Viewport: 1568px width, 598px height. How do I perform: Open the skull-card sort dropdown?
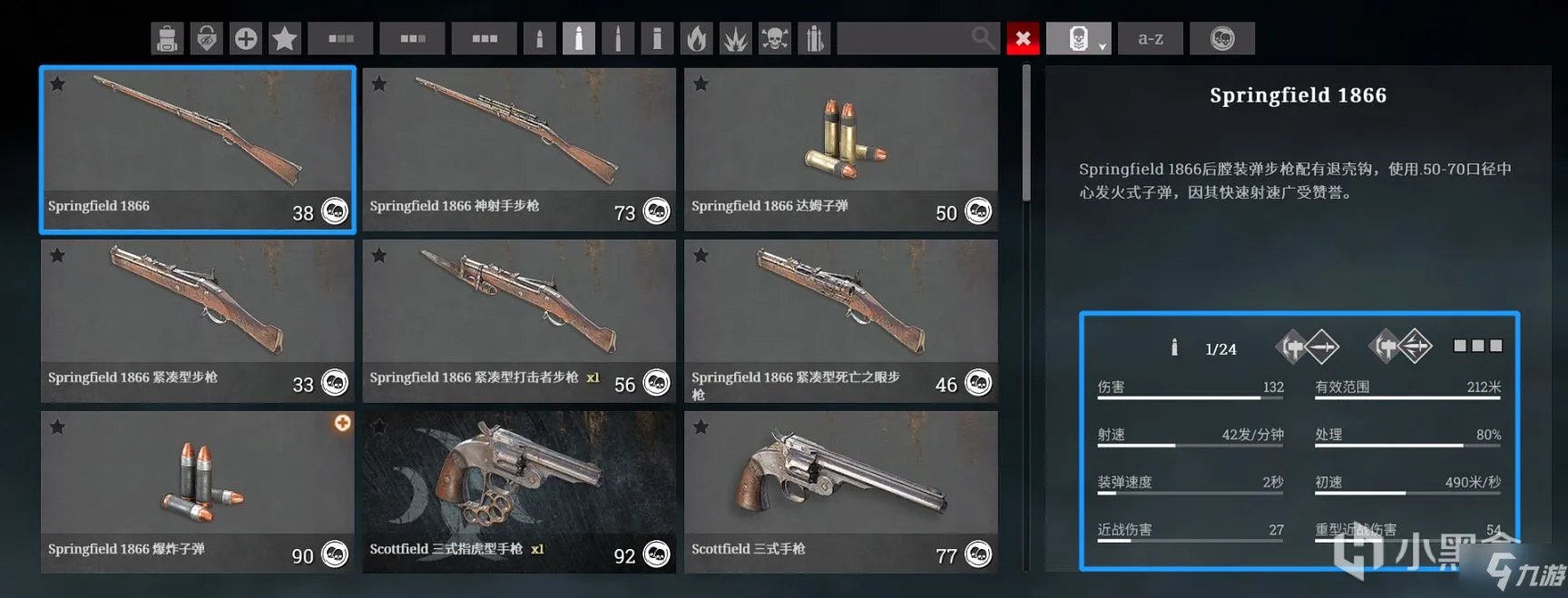coord(1079,38)
